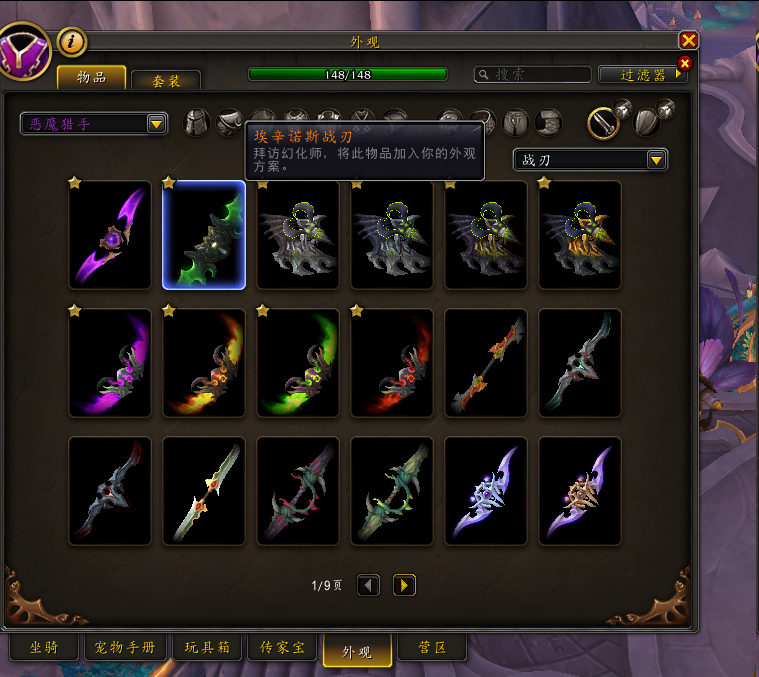Select the 物品 items tab
This screenshot has height=677, width=759.
[x=91, y=78]
